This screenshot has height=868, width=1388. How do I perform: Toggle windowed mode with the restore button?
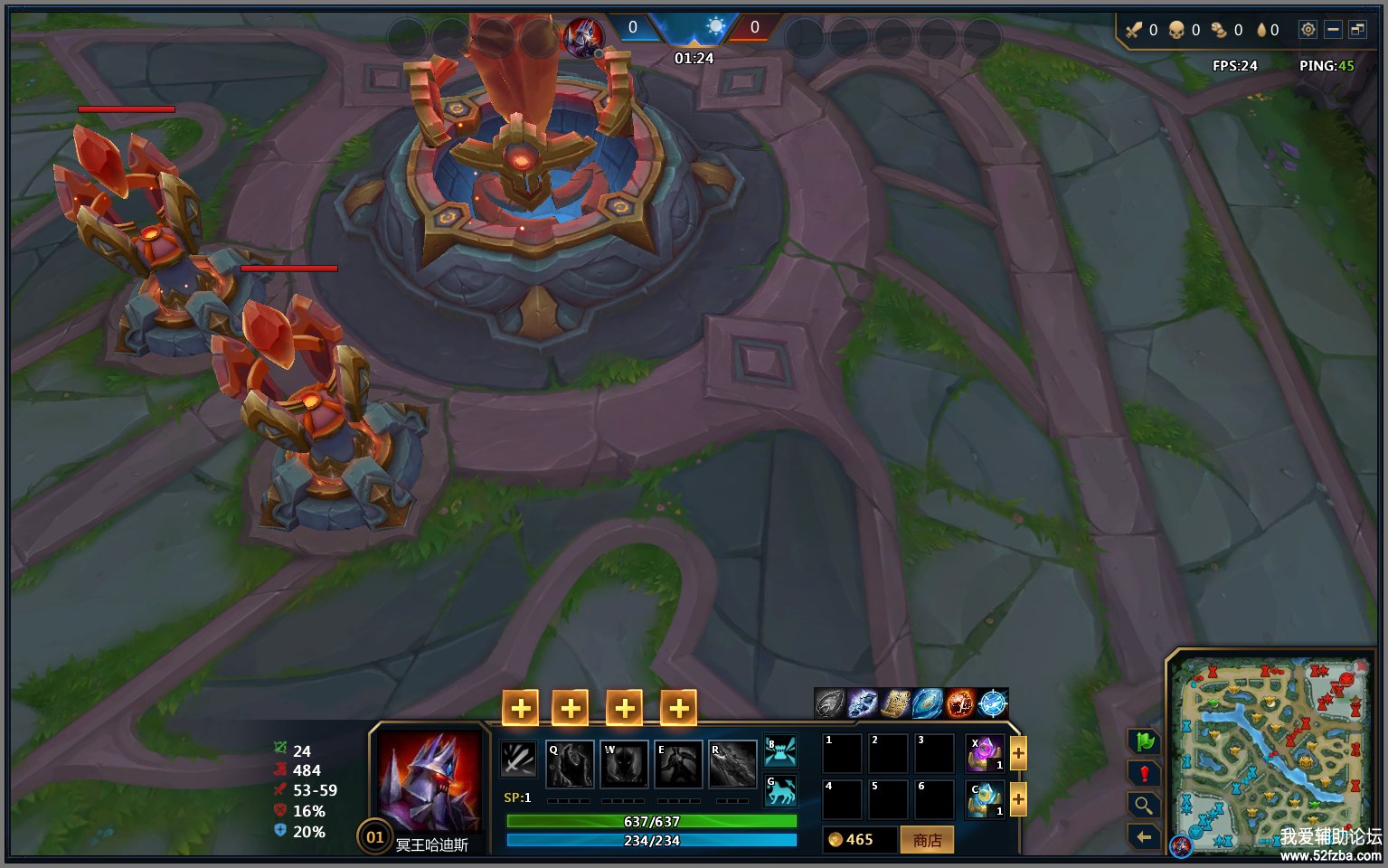coord(1357,30)
